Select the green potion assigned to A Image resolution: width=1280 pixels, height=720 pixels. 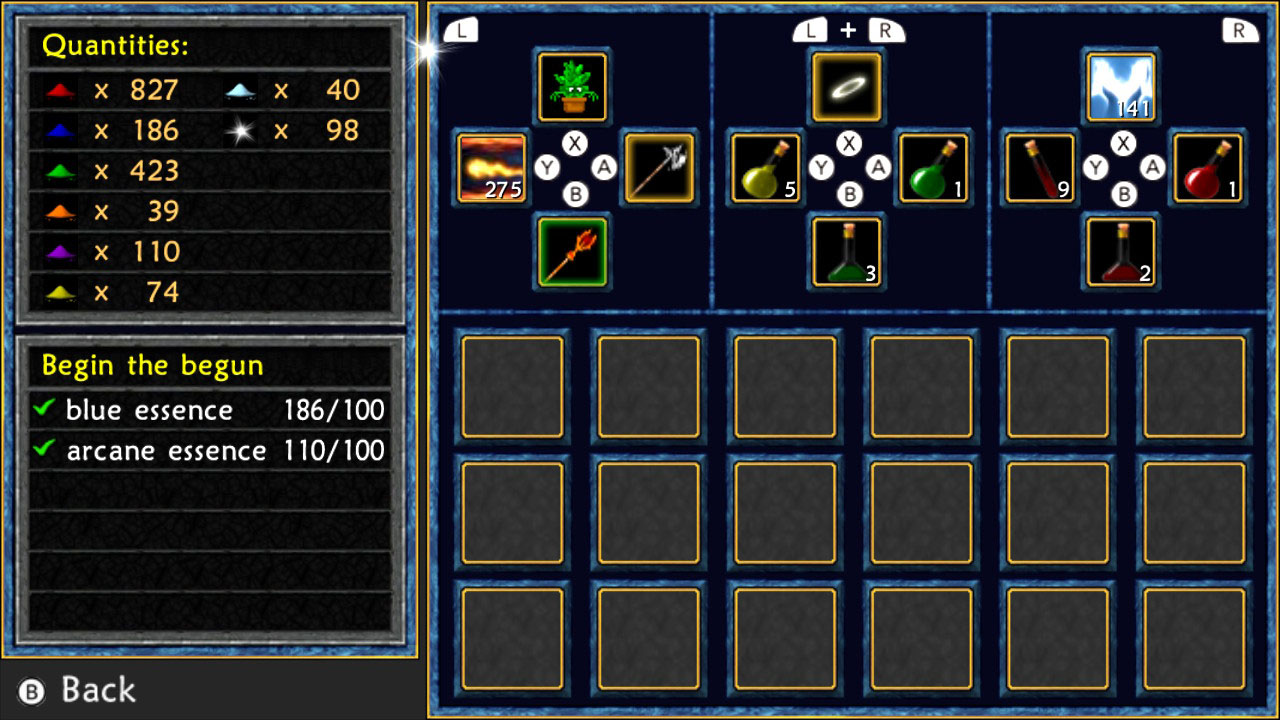pos(932,169)
